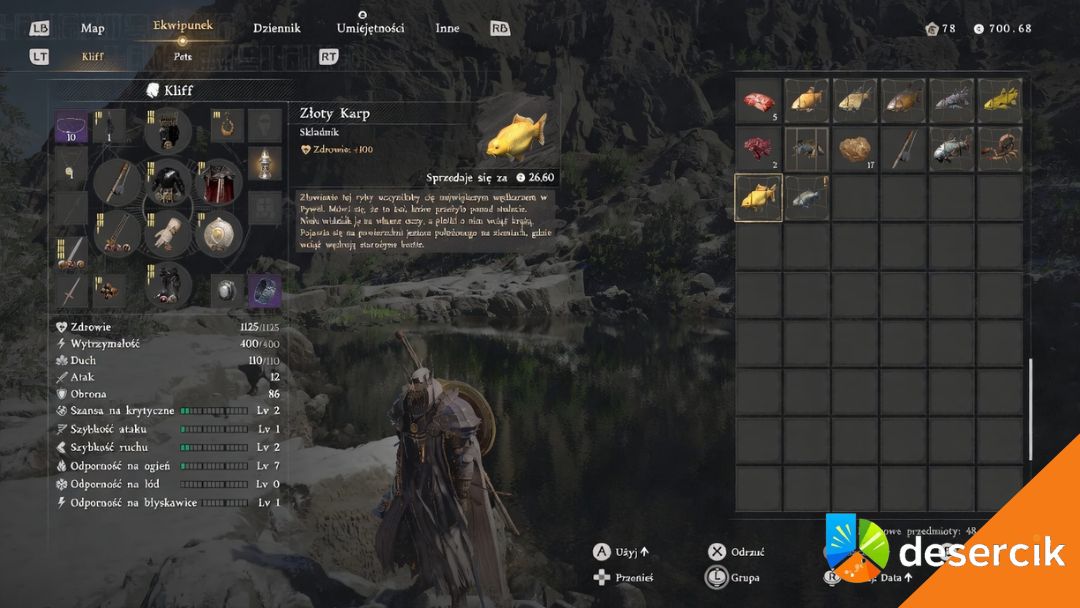Select the brown lump stack of 17
Screen dimensions: 1080x608
point(855,149)
